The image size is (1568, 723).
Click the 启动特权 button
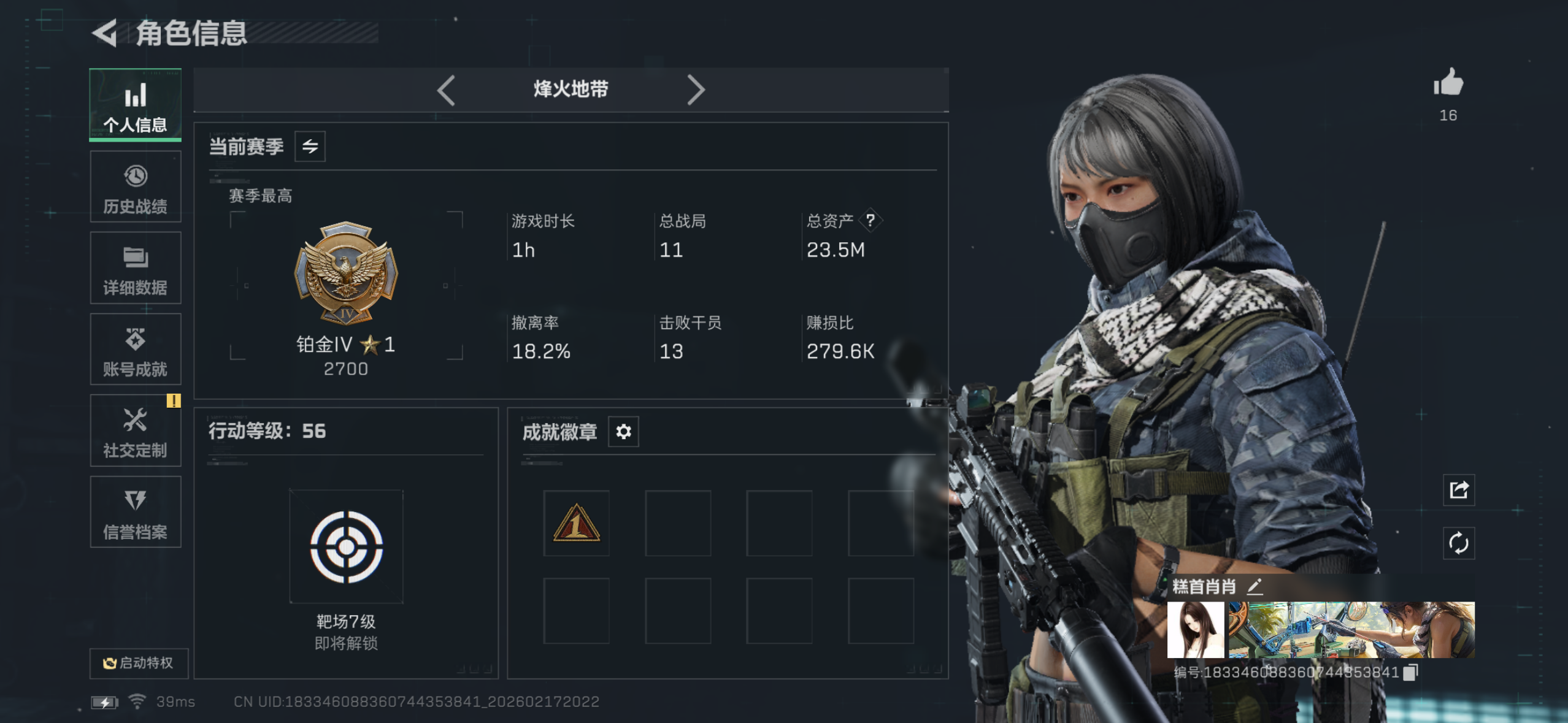[139, 664]
